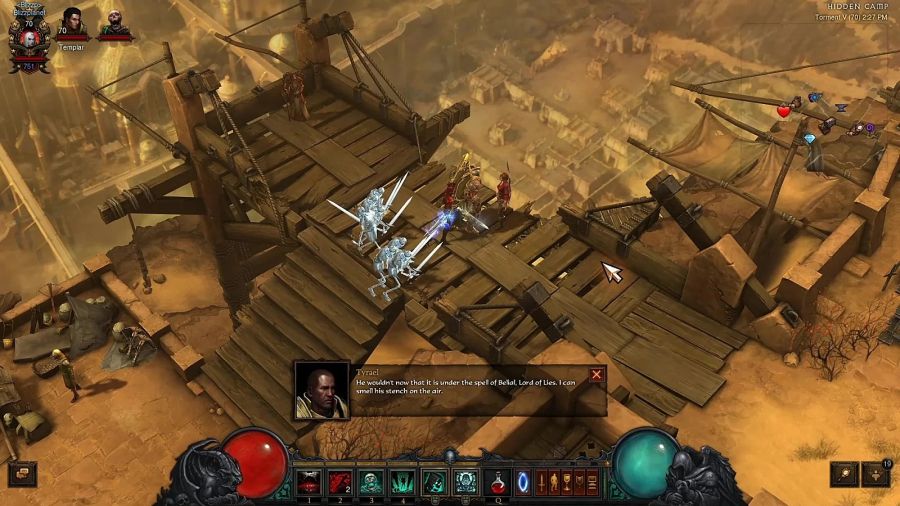The height and width of the screenshot is (506, 900).
Task: Use the red claw skill in slot 2
Action: [x=341, y=481]
